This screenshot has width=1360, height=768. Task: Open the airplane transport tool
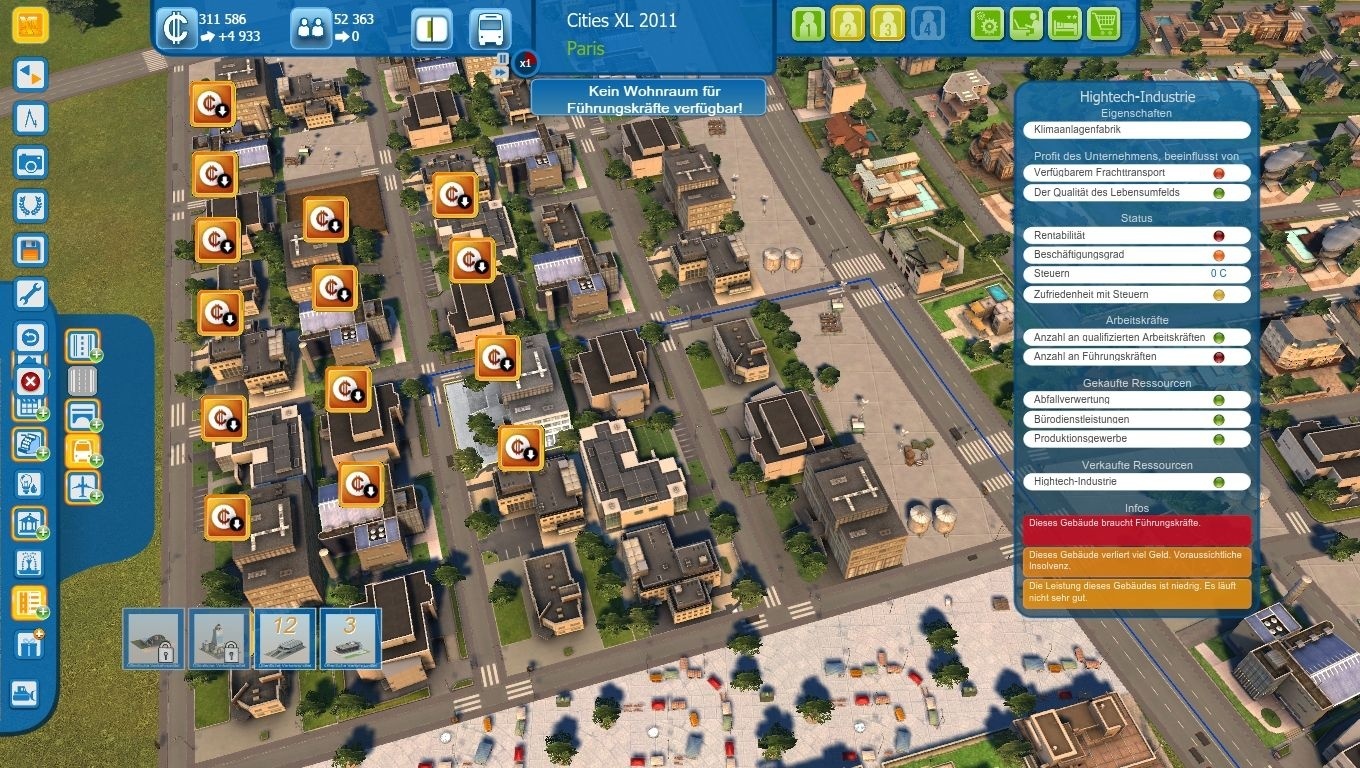click(x=82, y=487)
